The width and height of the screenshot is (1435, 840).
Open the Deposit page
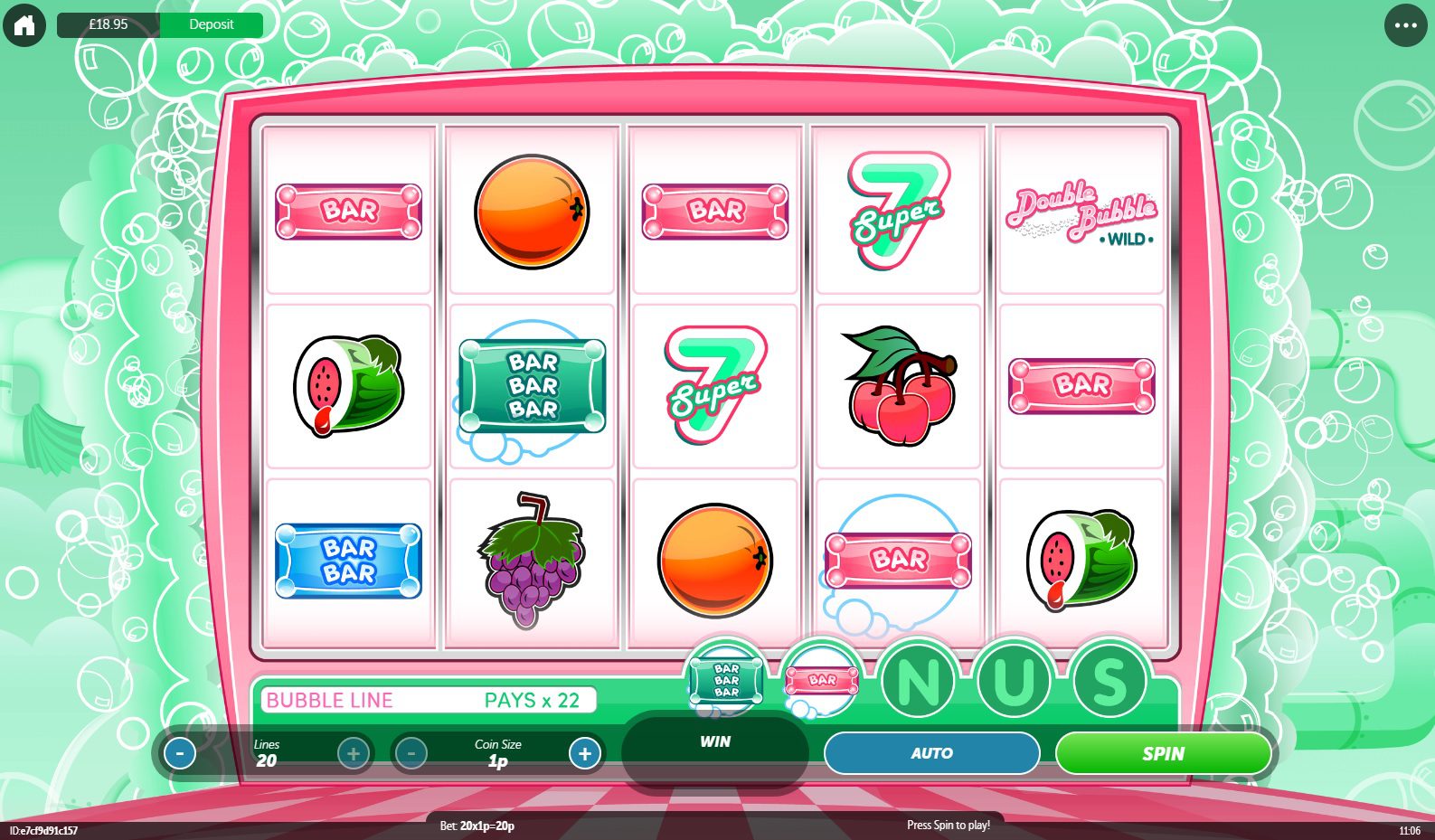click(212, 24)
